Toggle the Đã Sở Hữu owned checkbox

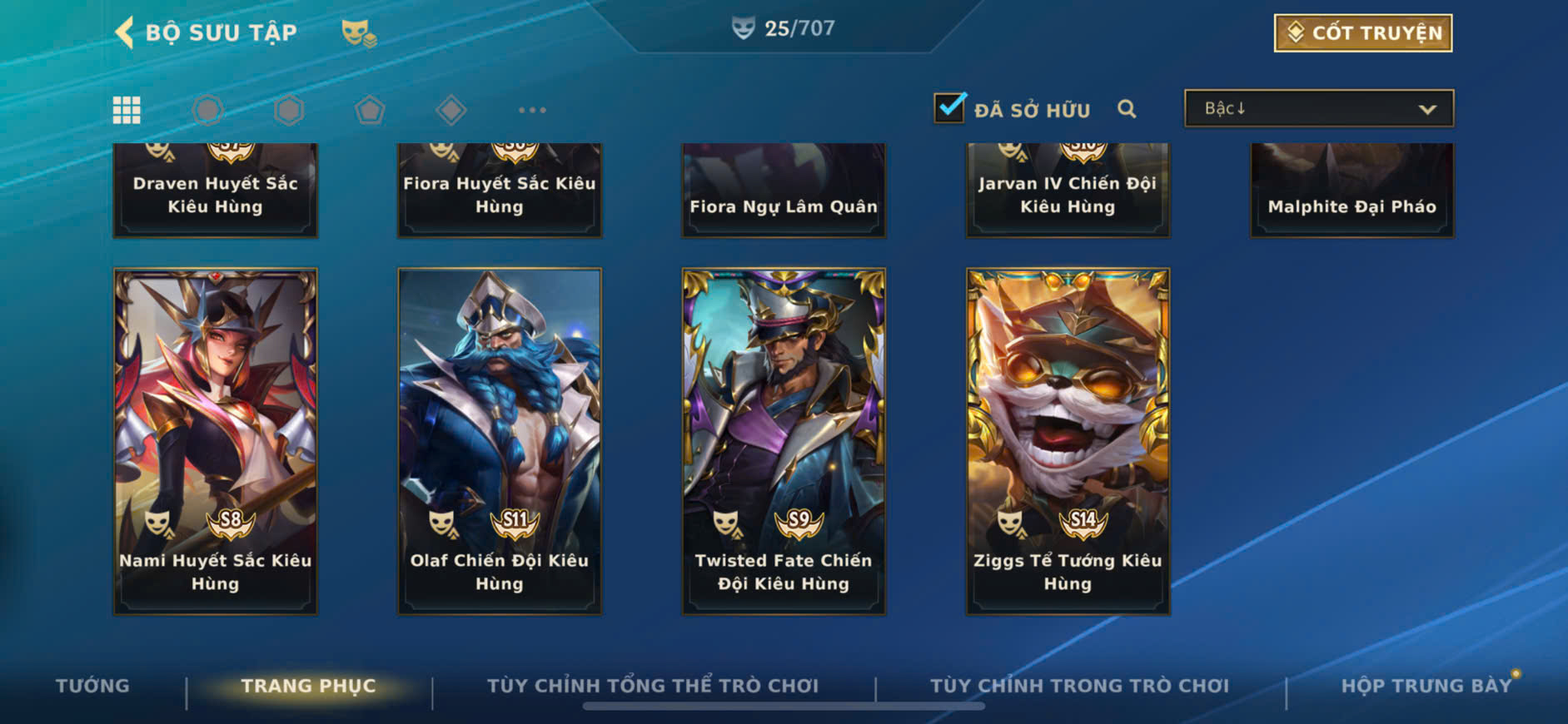(949, 108)
